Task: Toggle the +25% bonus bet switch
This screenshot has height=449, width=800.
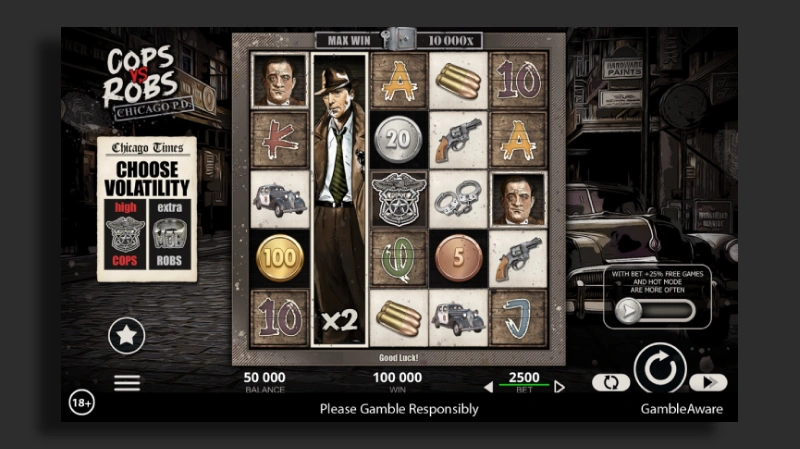Action: pos(656,310)
